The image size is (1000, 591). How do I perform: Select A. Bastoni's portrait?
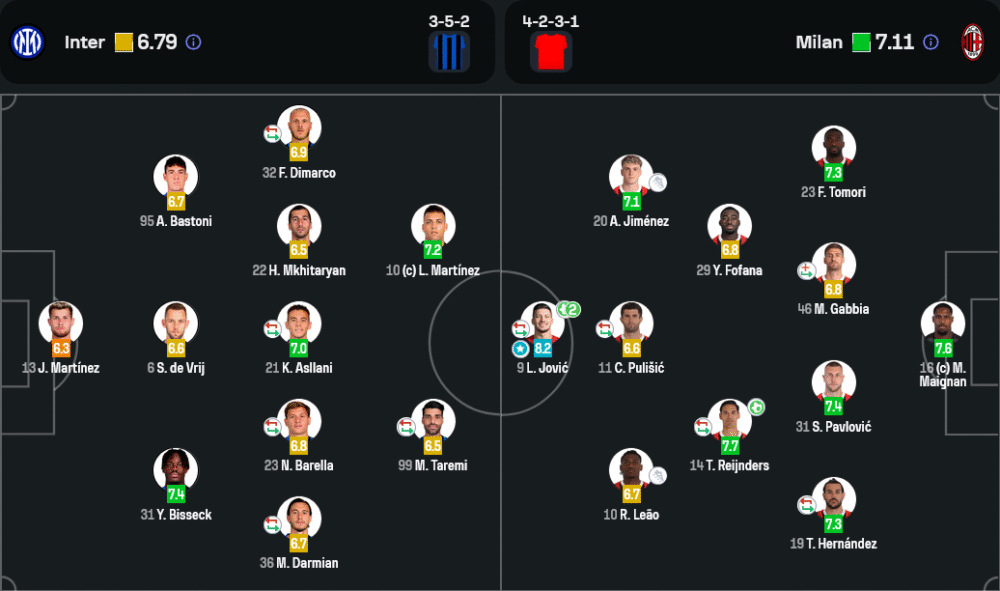175,177
